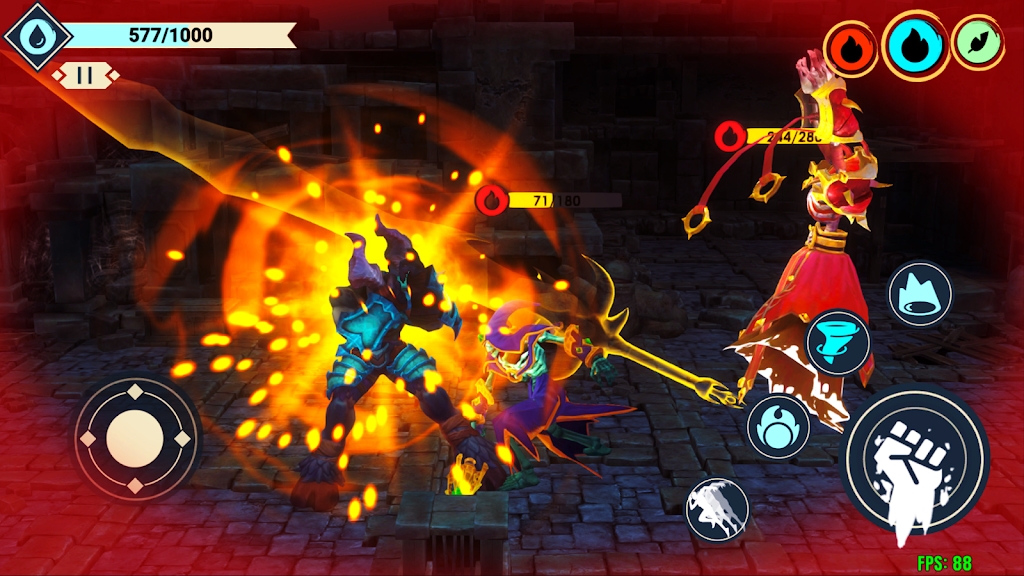Image resolution: width=1024 pixels, height=576 pixels.
Task: Trigger the spiky crown wave skill
Action: [x=920, y=293]
